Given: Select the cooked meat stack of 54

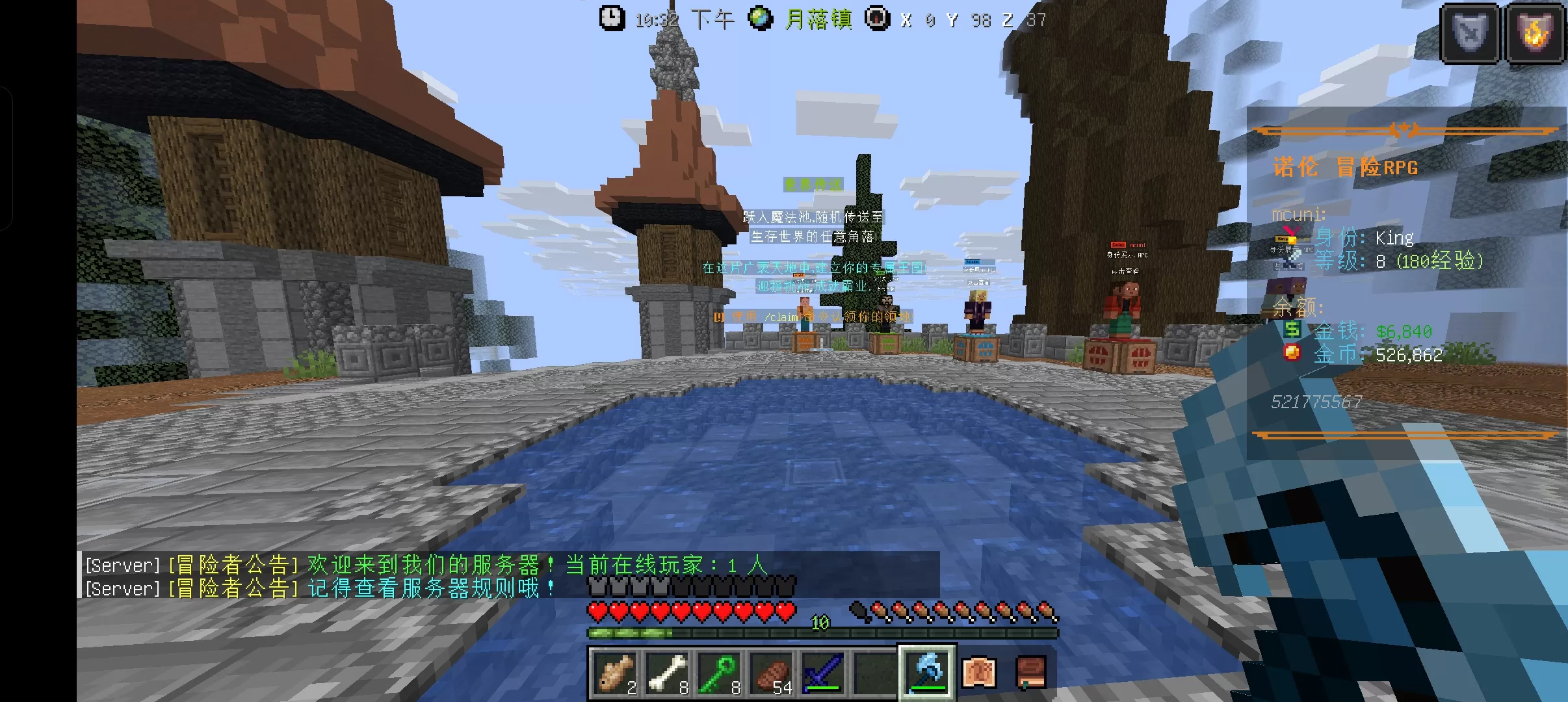Looking at the screenshot, I should tap(771, 673).
